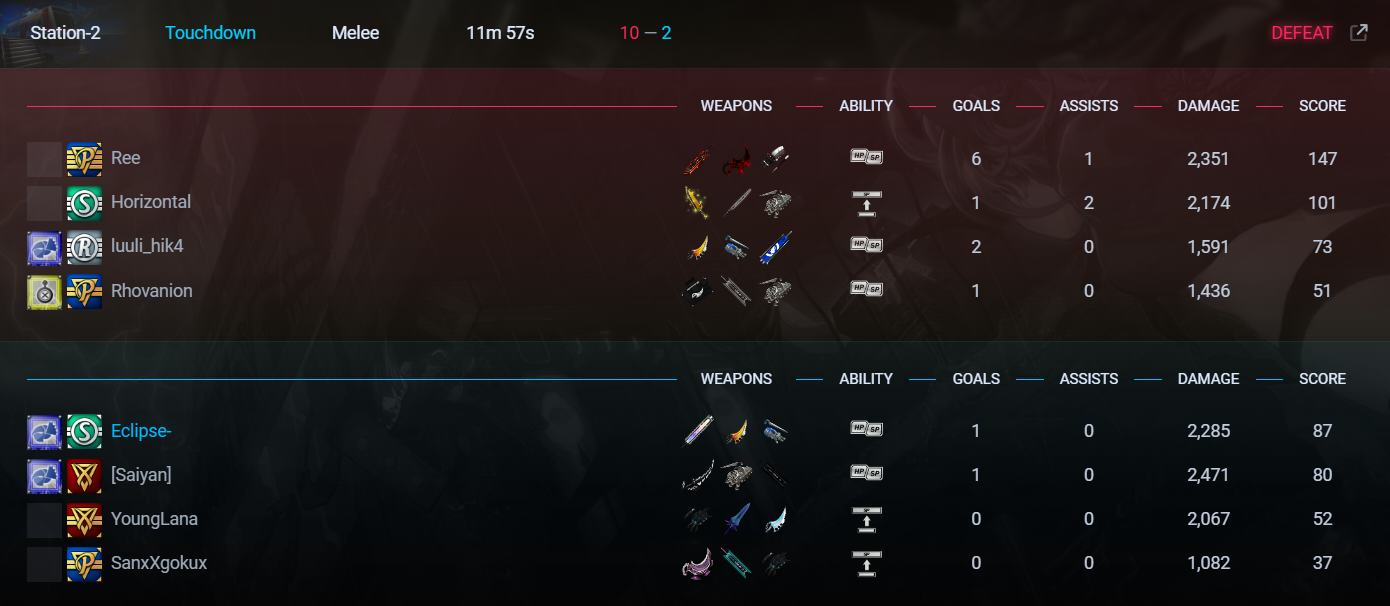The height and width of the screenshot is (606, 1390).
Task: Click the Station-2 map thumbnail
Action: (x=12, y=33)
